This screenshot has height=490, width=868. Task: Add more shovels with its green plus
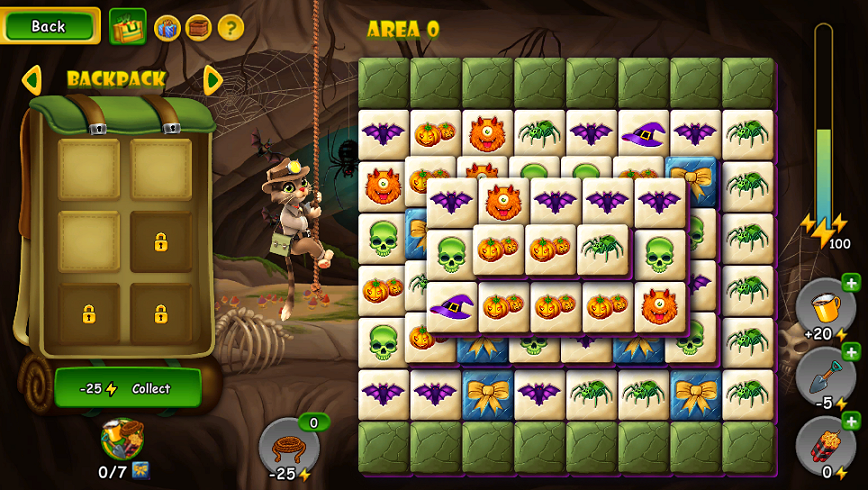tap(851, 351)
